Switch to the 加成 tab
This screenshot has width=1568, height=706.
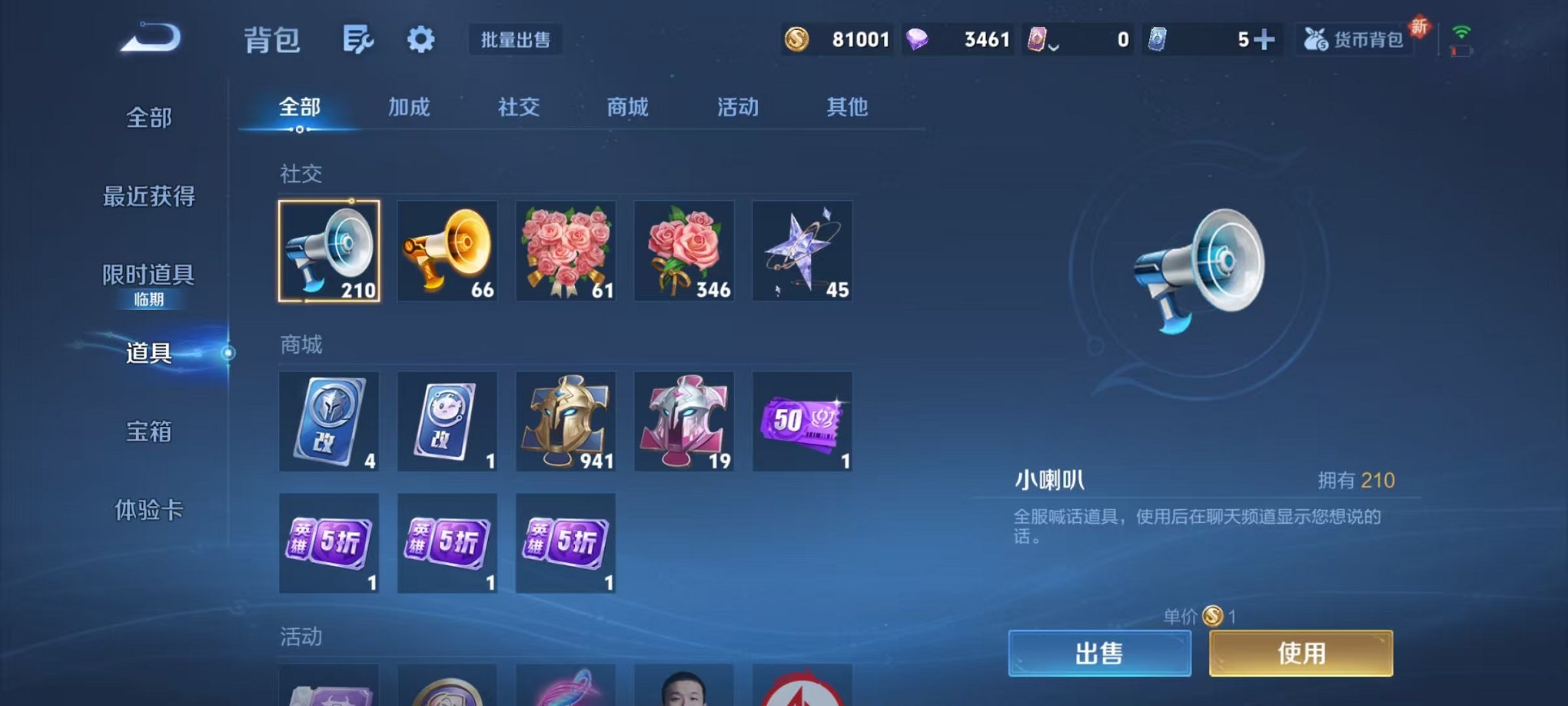[410, 108]
